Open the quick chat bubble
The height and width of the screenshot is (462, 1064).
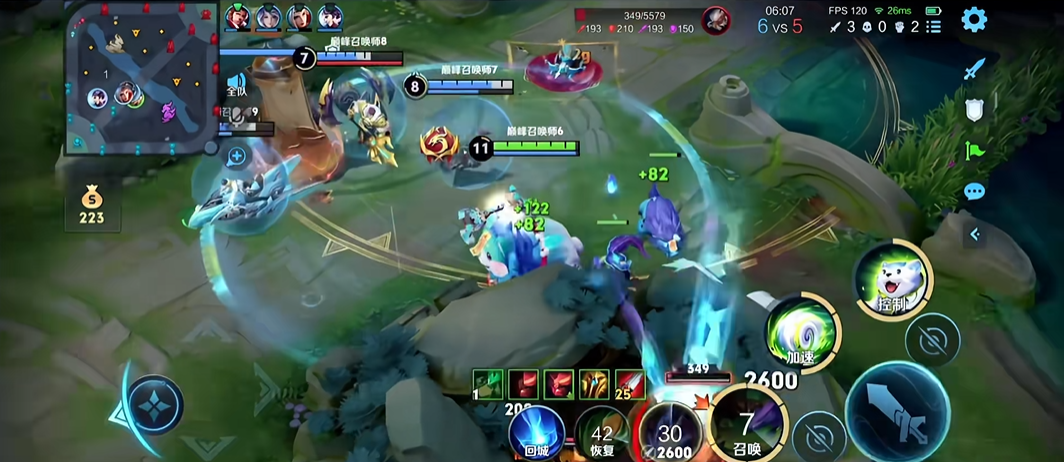pyautogui.click(x=974, y=192)
